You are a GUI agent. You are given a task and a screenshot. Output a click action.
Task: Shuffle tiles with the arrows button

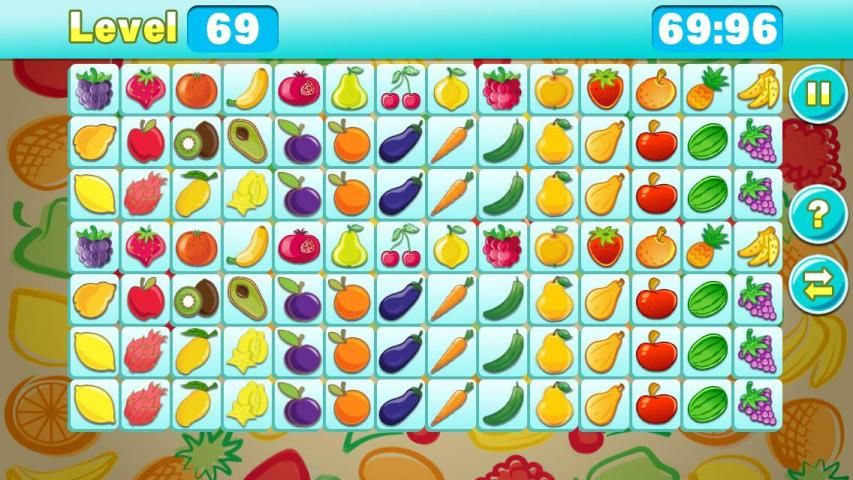[817, 284]
